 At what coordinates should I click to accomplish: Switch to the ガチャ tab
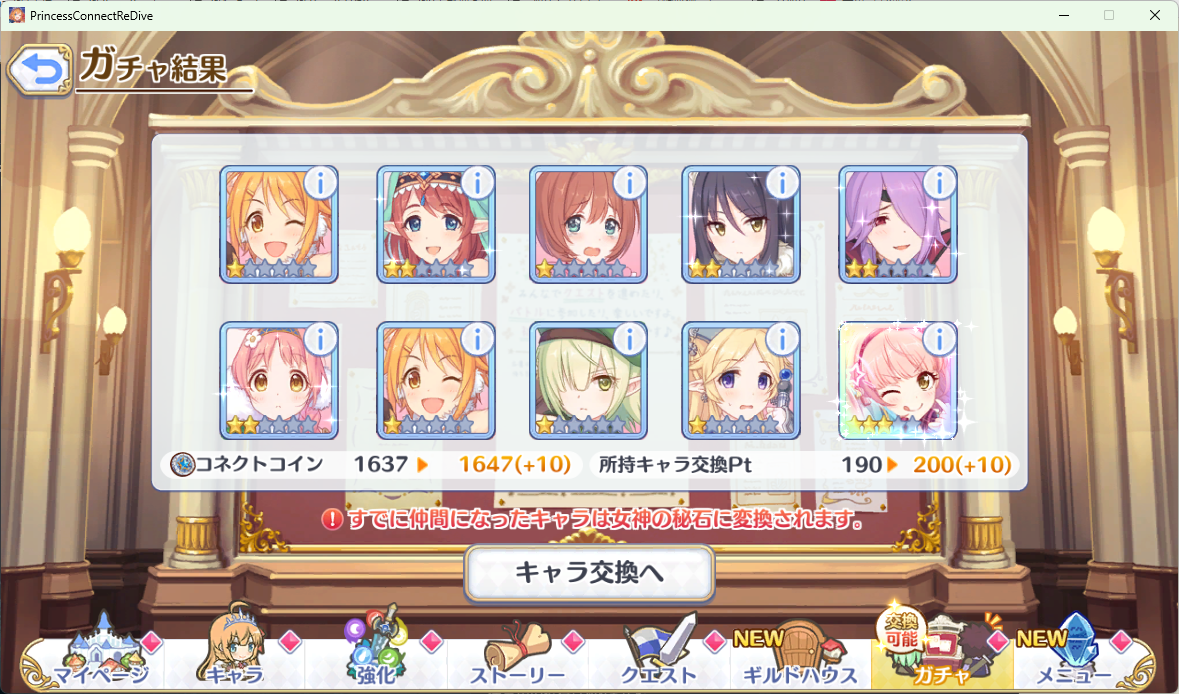pos(941,659)
